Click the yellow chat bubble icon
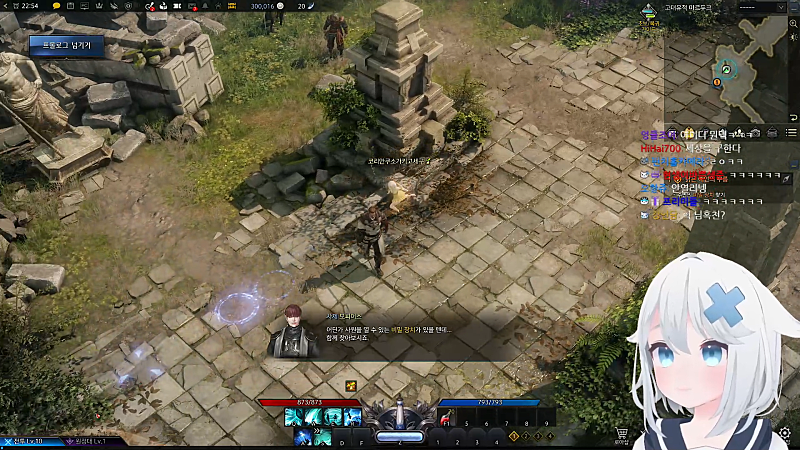 pyautogui.click(x=56, y=6)
